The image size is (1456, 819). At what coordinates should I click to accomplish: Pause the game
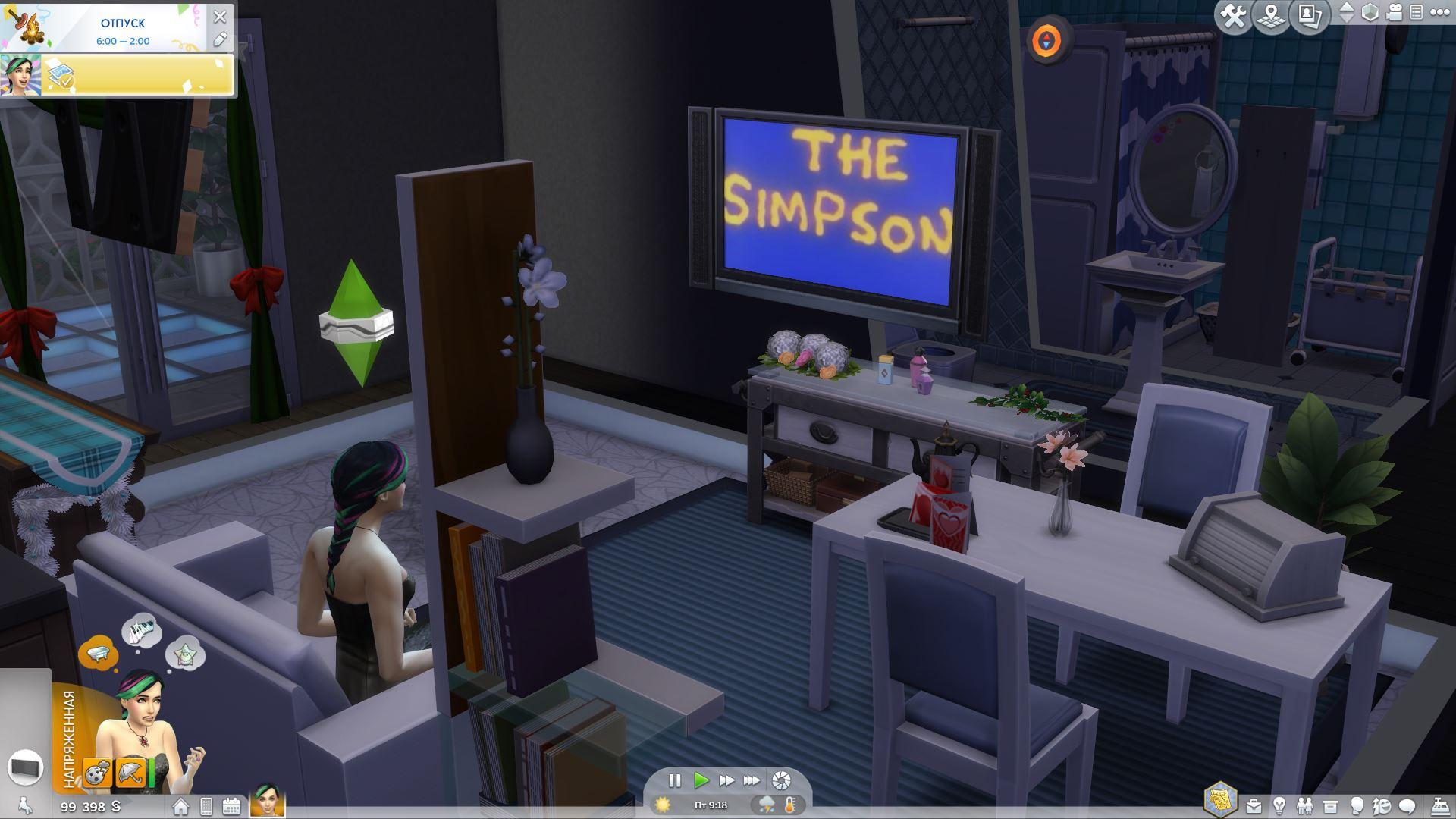click(x=674, y=780)
